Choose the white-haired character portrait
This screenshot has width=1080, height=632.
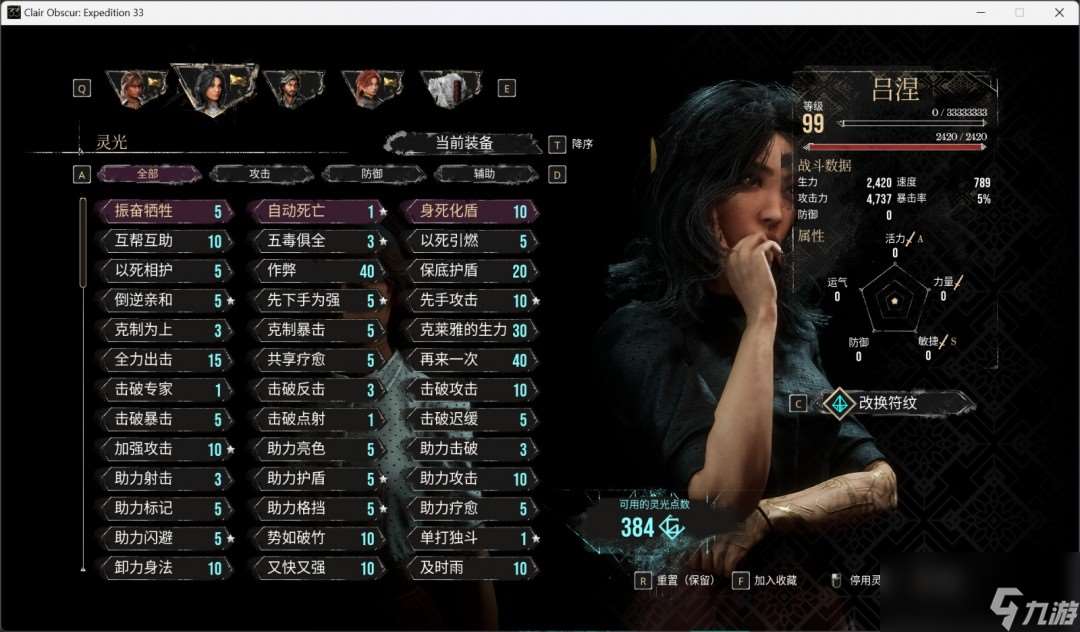tap(446, 88)
